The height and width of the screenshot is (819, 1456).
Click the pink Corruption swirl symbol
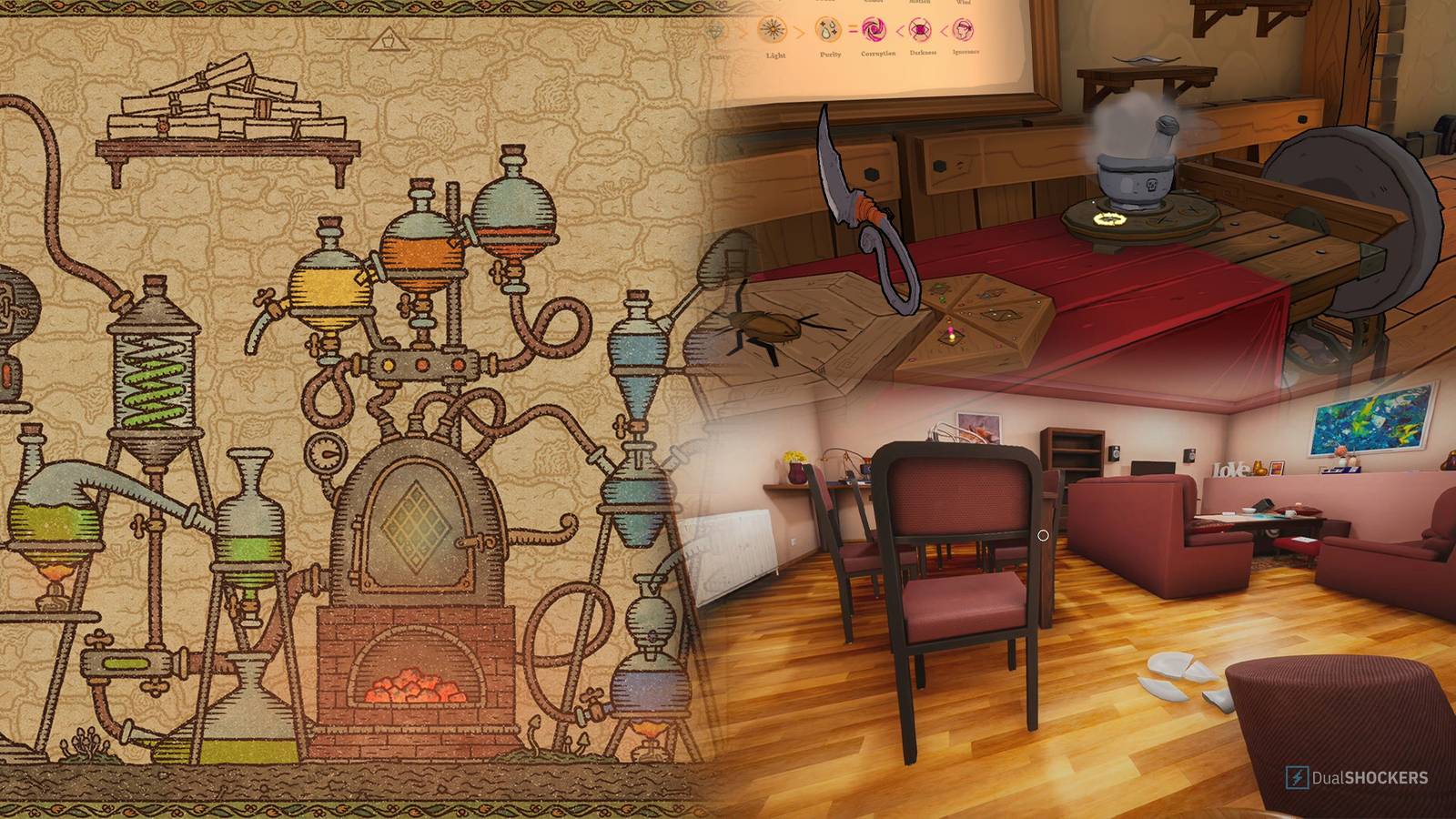click(x=875, y=30)
